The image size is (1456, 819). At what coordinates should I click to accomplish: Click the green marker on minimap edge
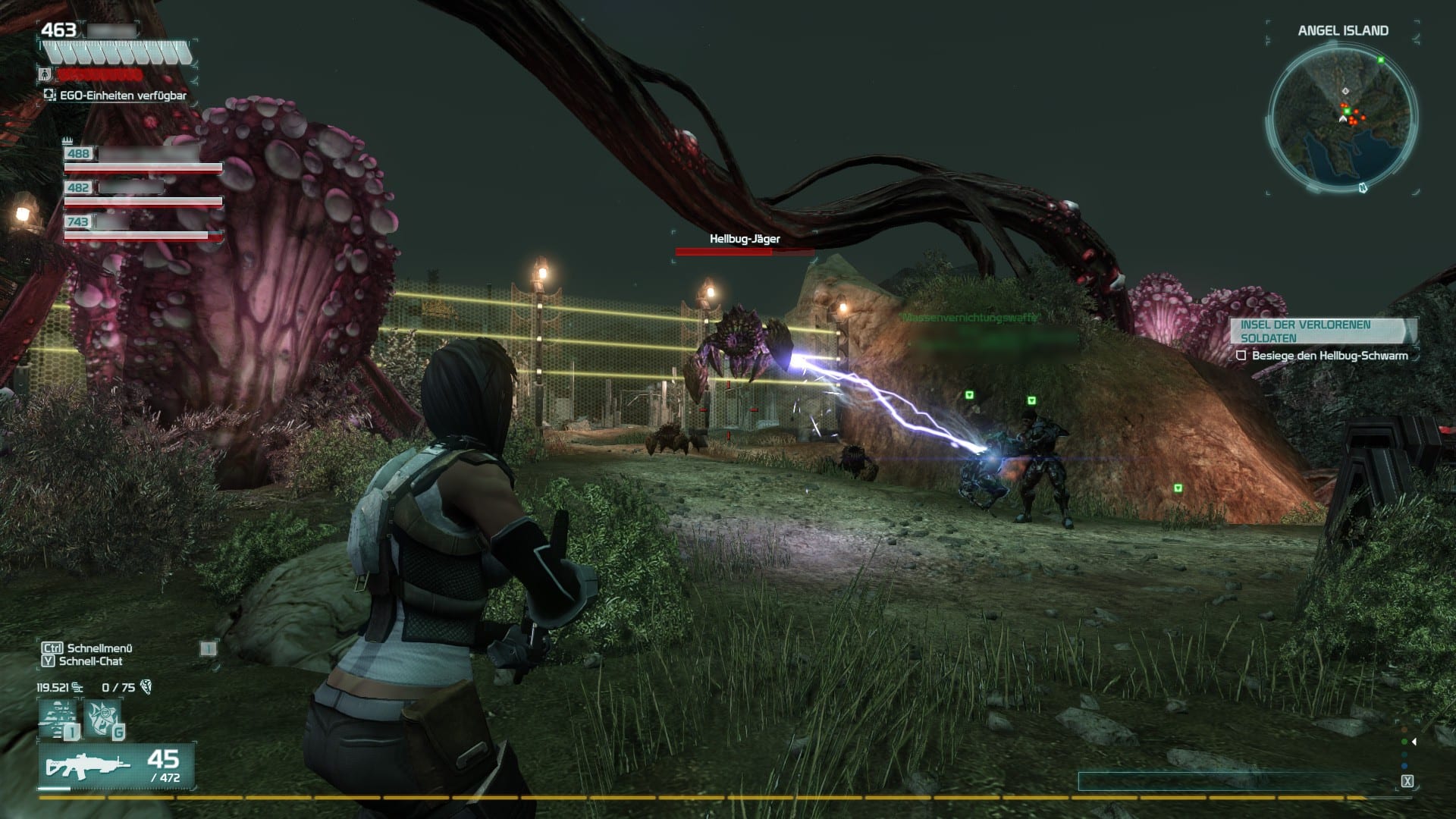click(x=1381, y=60)
